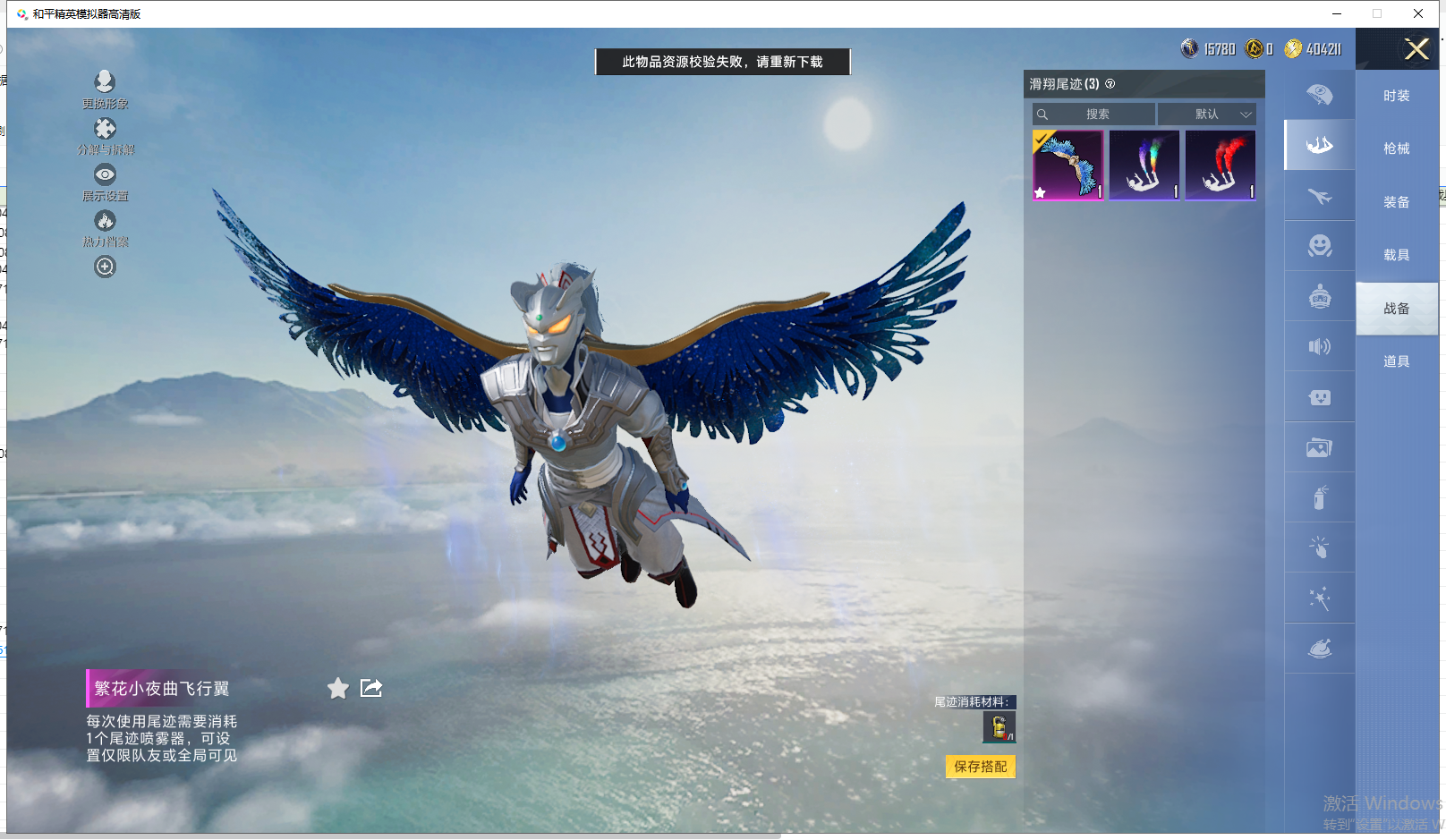Switch to the 载具 vehicle tab
1446x840 pixels.
click(1396, 255)
